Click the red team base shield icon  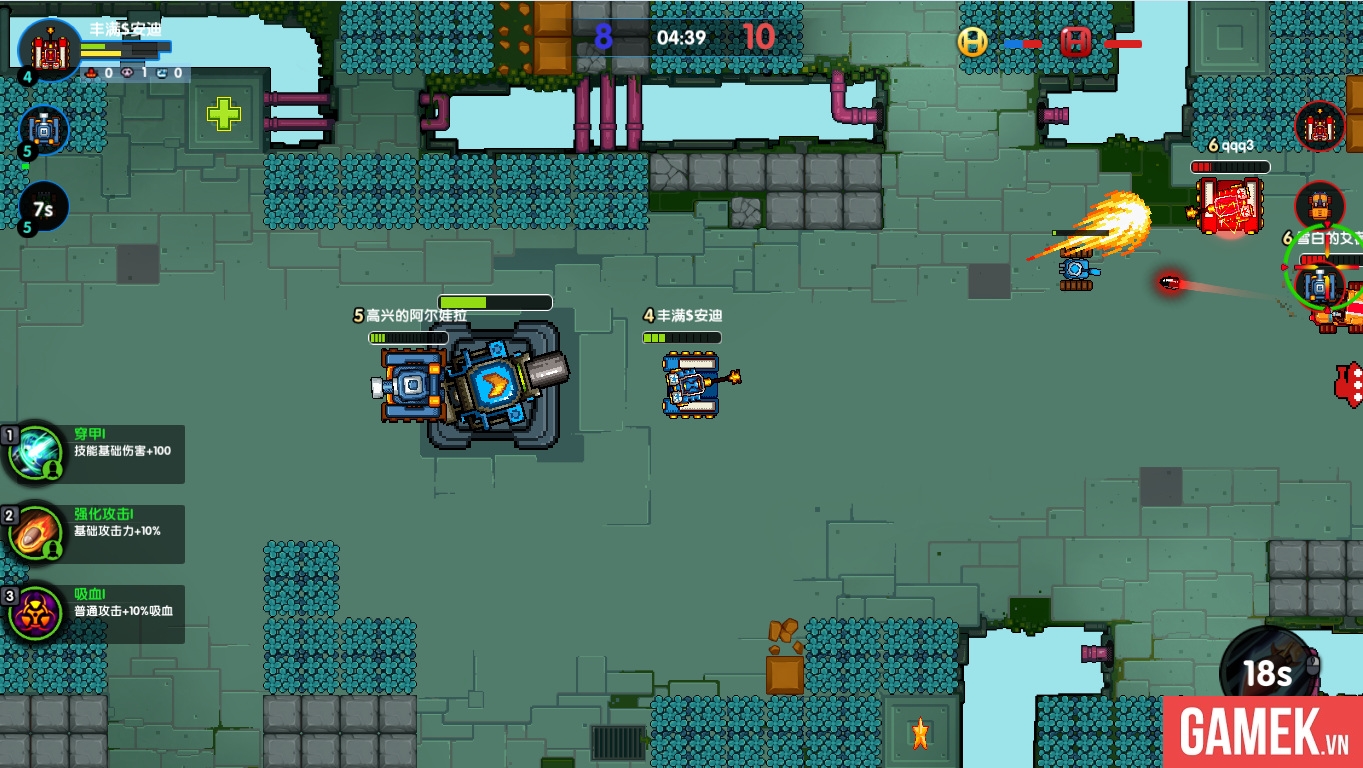(x=1075, y=42)
